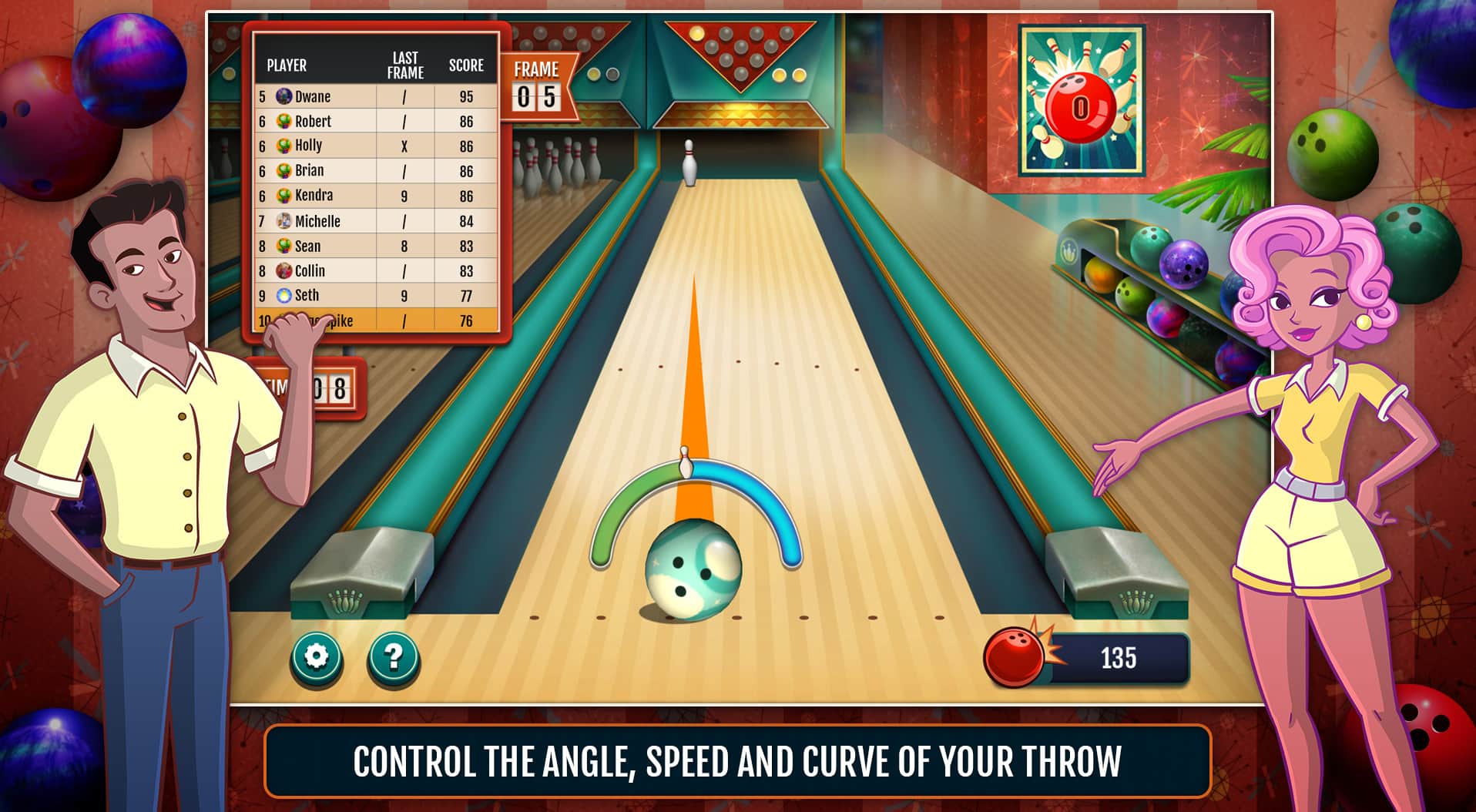This screenshot has width=1476, height=812.
Task: Click Dwane's avatar icon on the scoreboard
Action: (x=282, y=96)
